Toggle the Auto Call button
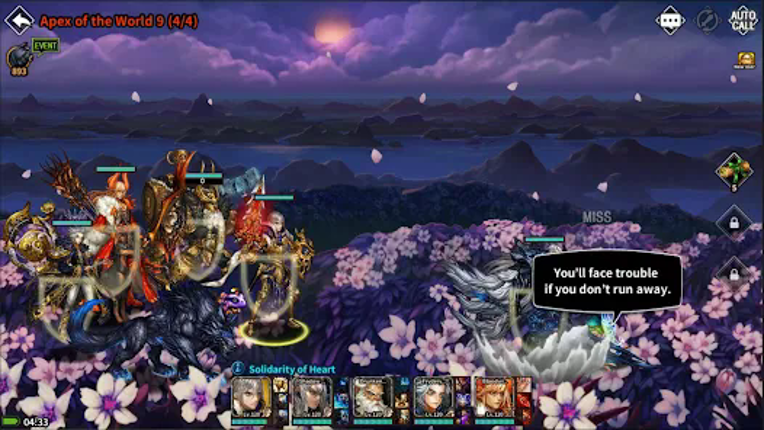Screen dimensions: 764x430 [743, 20]
